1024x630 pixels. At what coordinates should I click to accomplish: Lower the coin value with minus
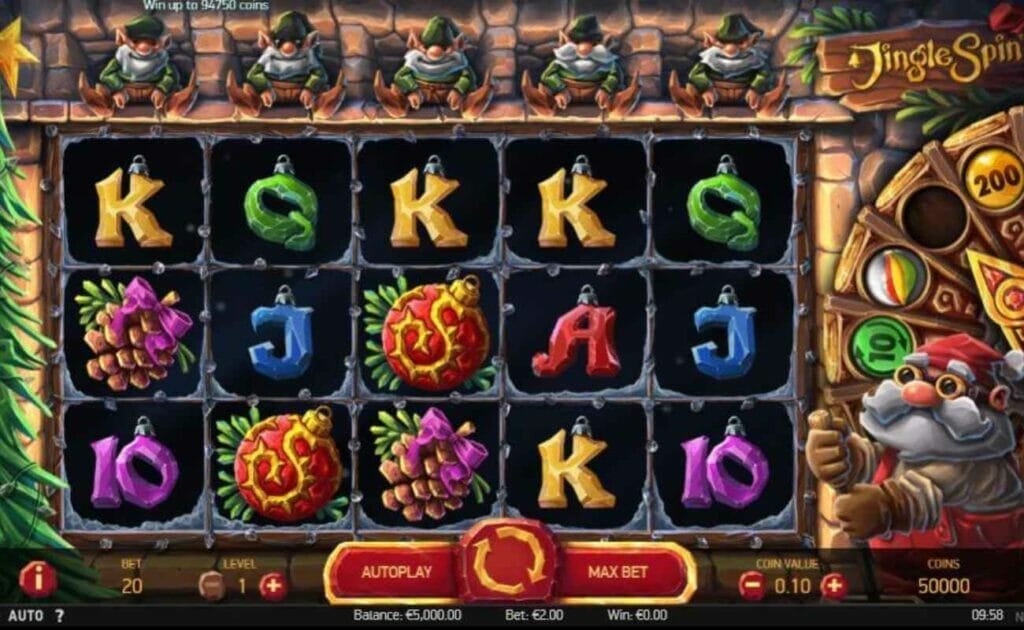[752, 586]
